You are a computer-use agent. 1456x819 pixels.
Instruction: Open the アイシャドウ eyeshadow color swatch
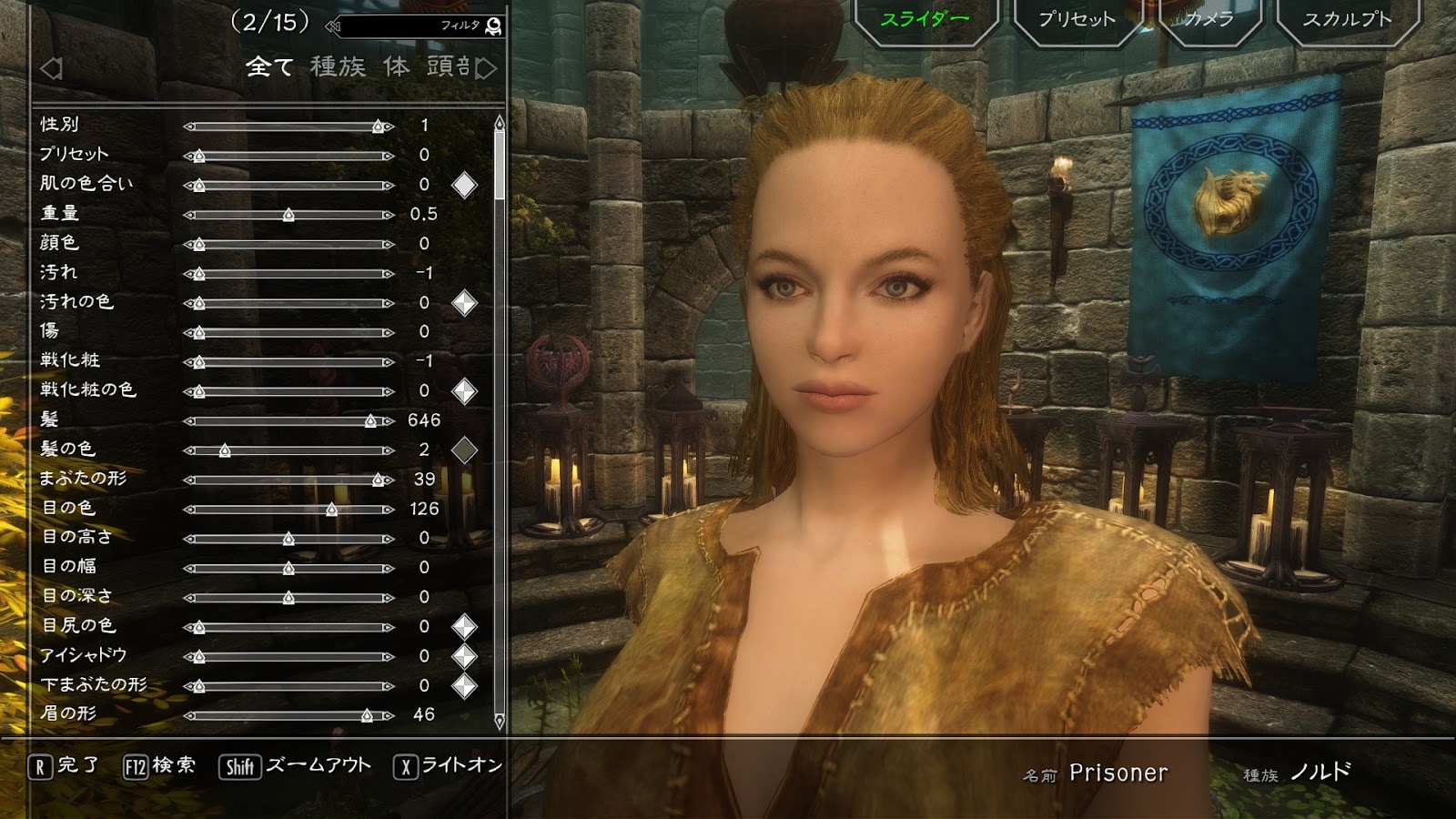pyautogui.click(x=464, y=656)
